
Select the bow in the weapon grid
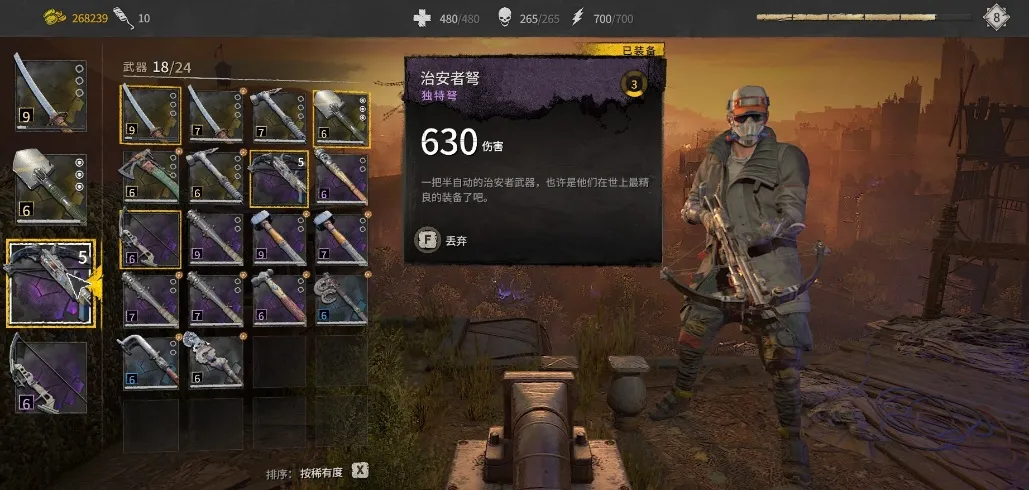150,239
